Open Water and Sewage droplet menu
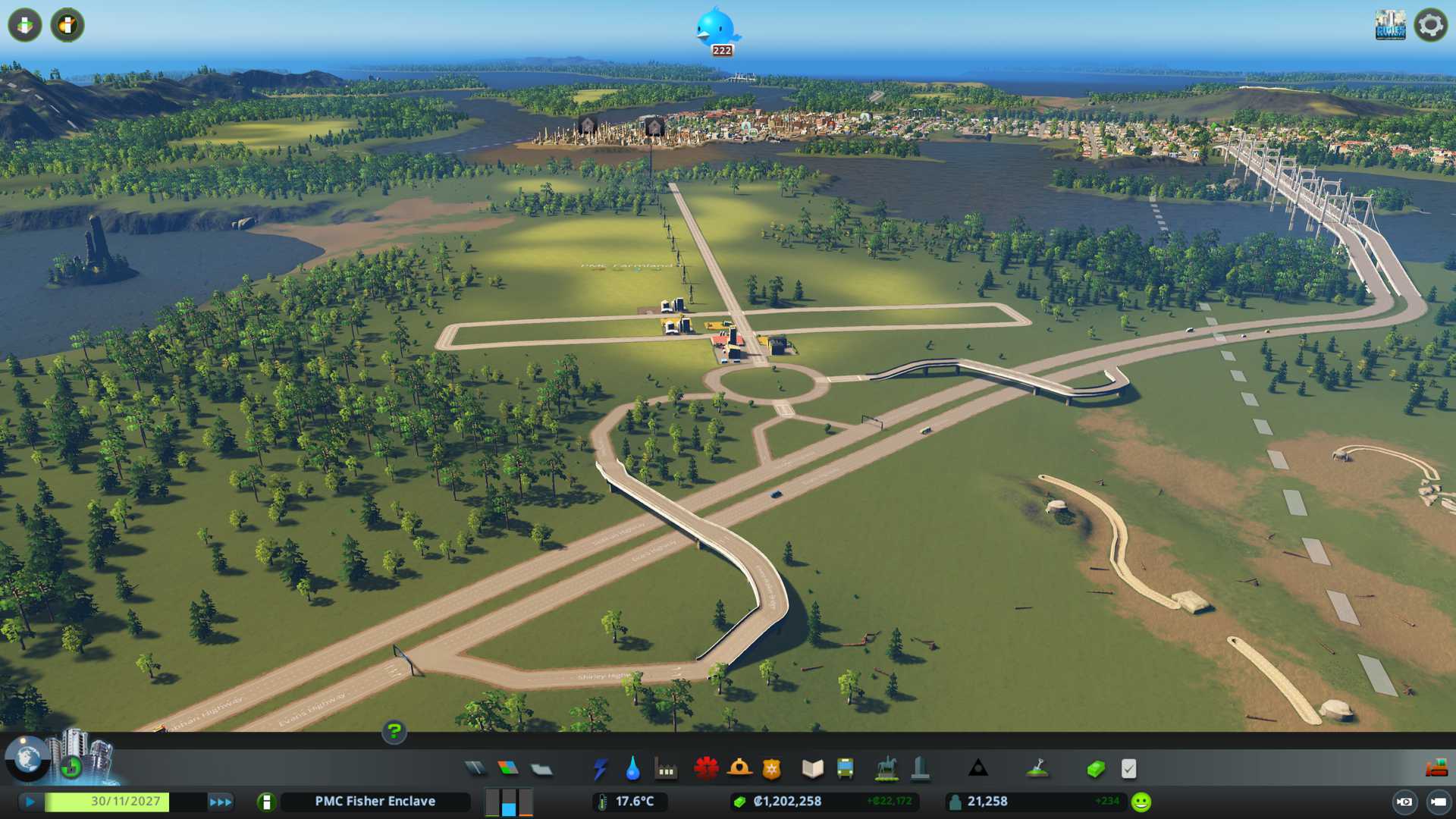This screenshot has height=819, width=1456. [x=632, y=769]
